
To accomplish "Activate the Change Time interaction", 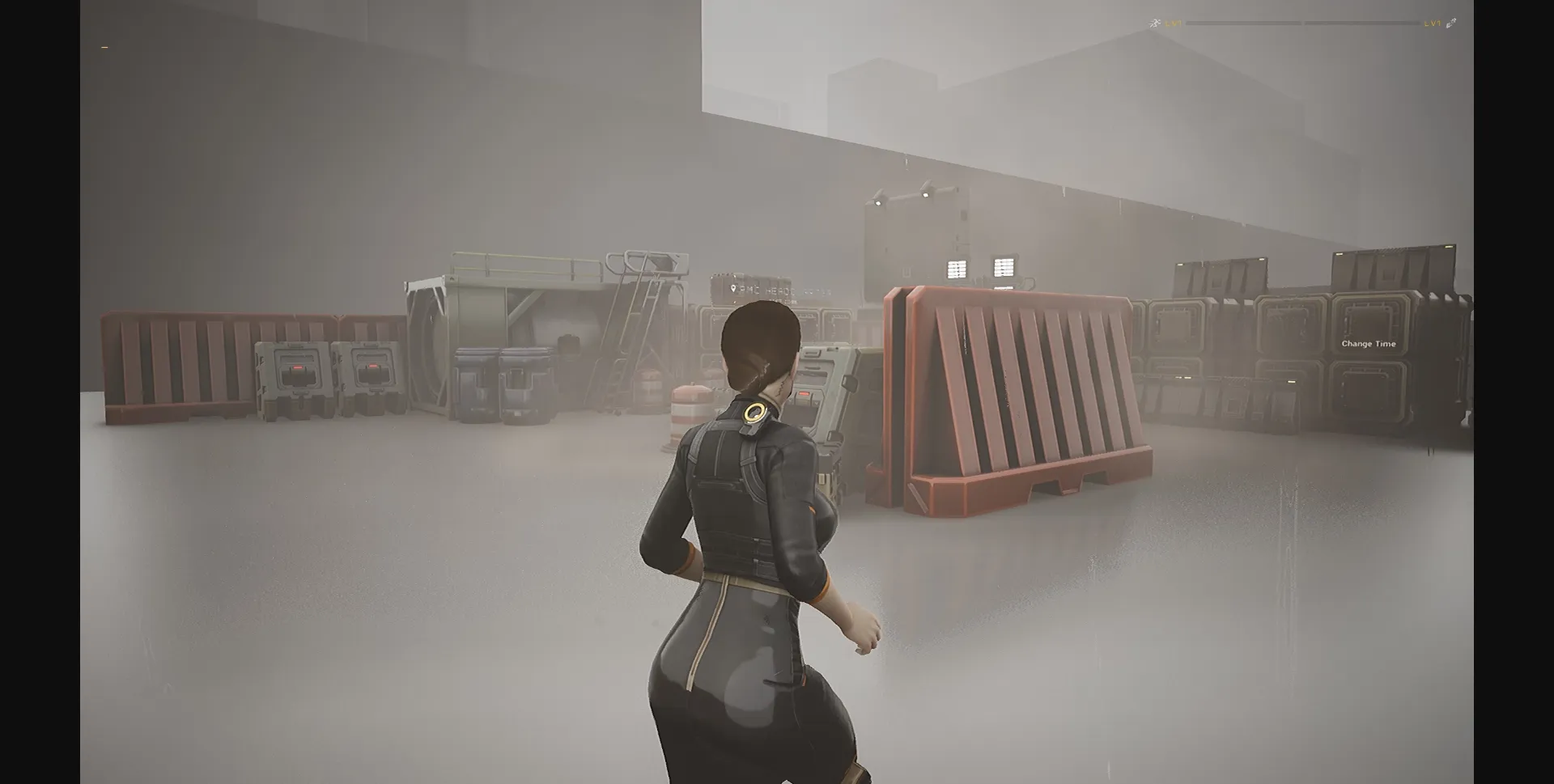I will pyautogui.click(x=1368, y=343).
